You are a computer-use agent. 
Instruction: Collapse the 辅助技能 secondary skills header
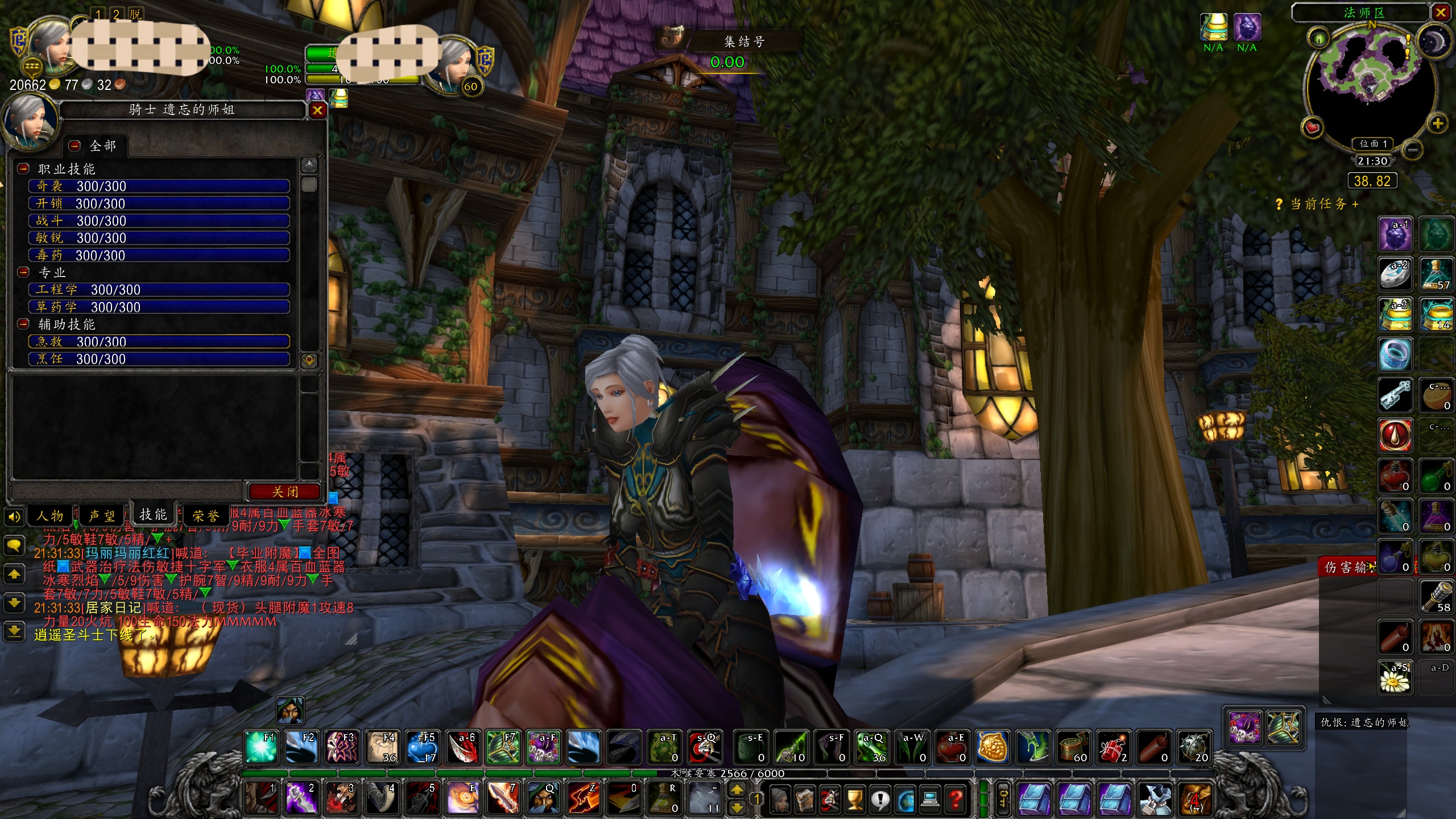tap(23, 324)
